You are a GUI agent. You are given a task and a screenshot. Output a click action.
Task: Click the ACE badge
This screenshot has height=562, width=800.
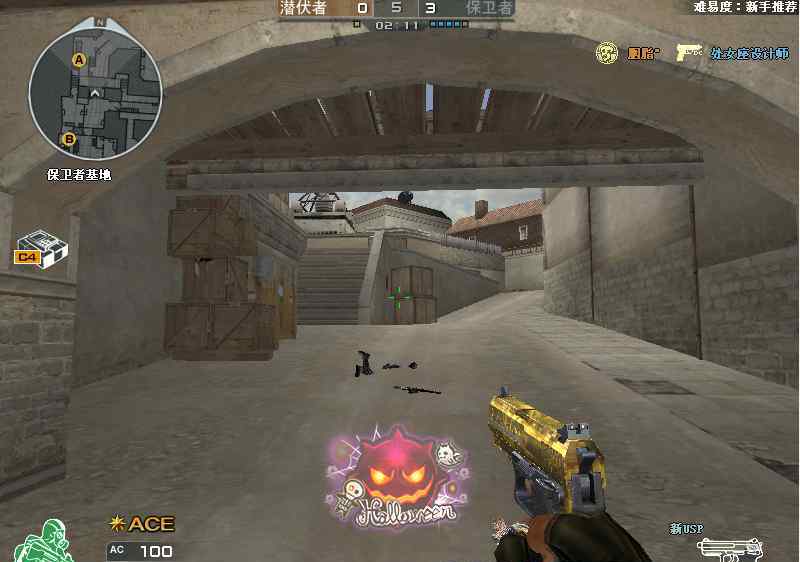tap(144, 523)
